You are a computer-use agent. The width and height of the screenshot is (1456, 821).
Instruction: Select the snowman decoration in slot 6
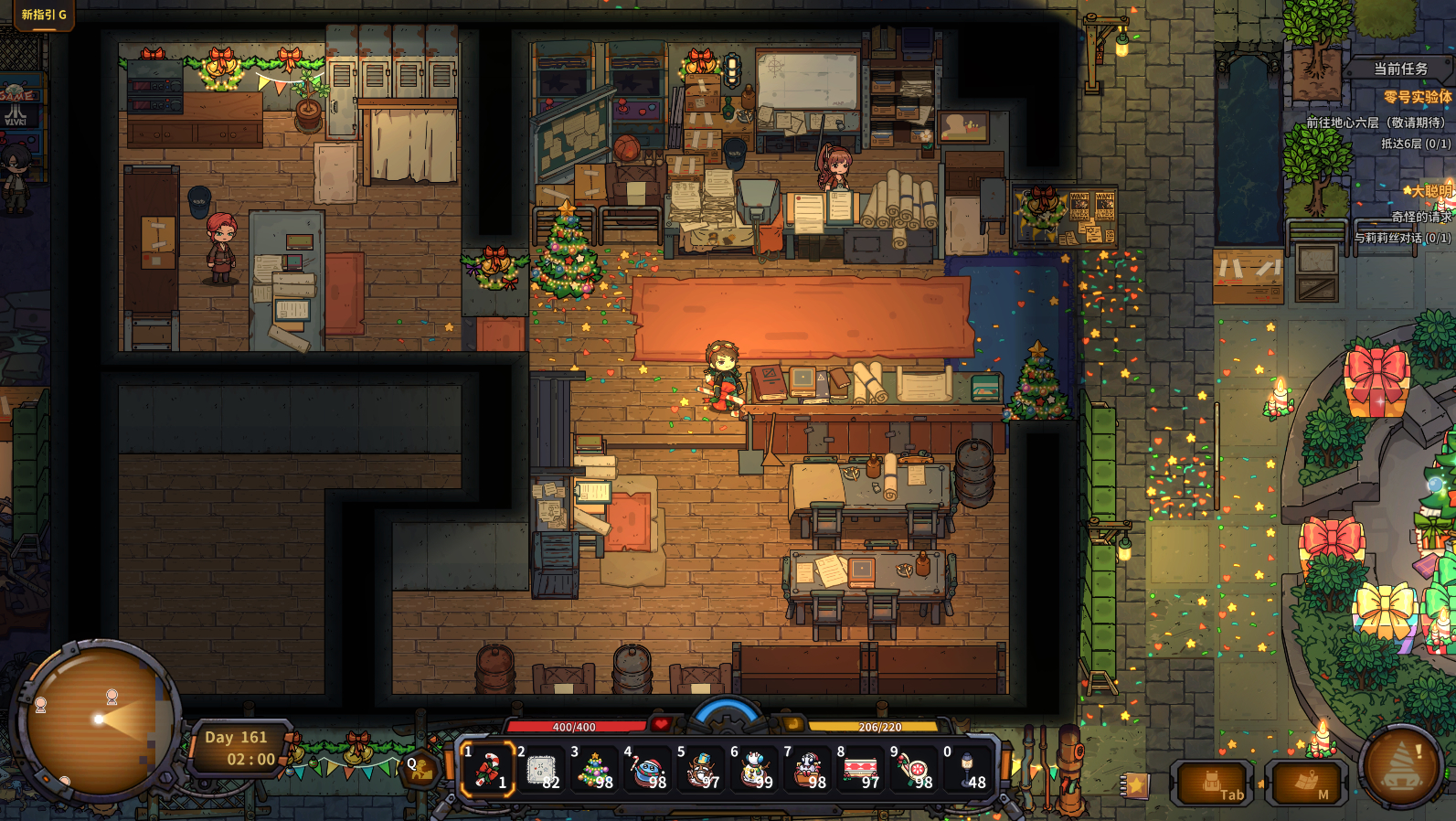755,769
